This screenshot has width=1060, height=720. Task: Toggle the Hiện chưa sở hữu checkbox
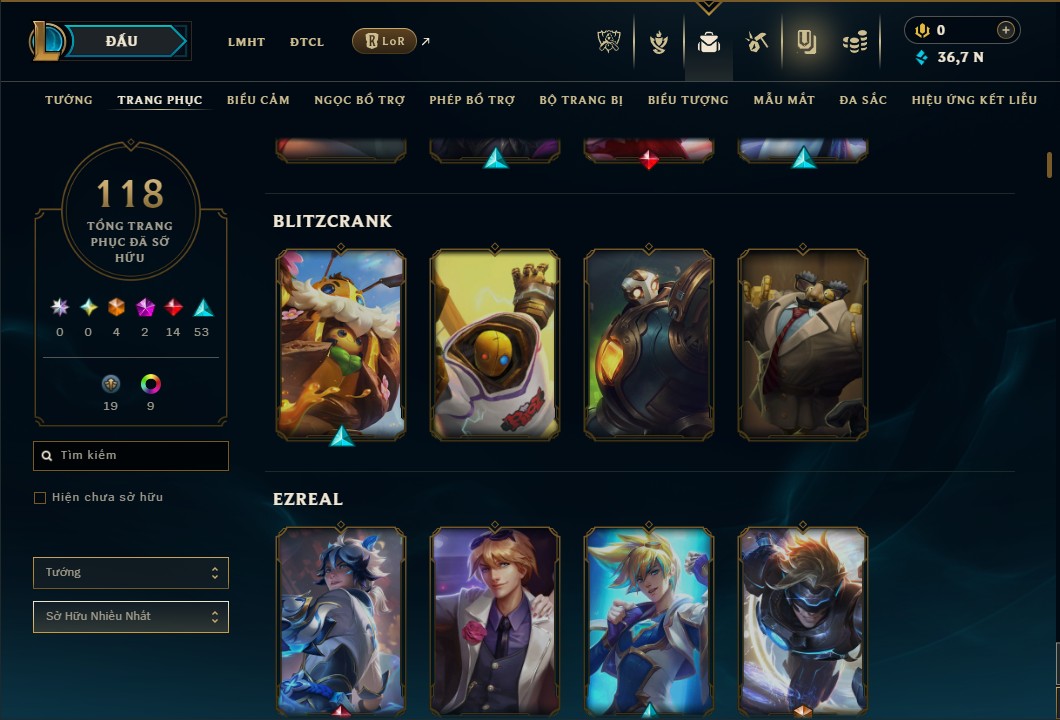[x=40, y=498]
